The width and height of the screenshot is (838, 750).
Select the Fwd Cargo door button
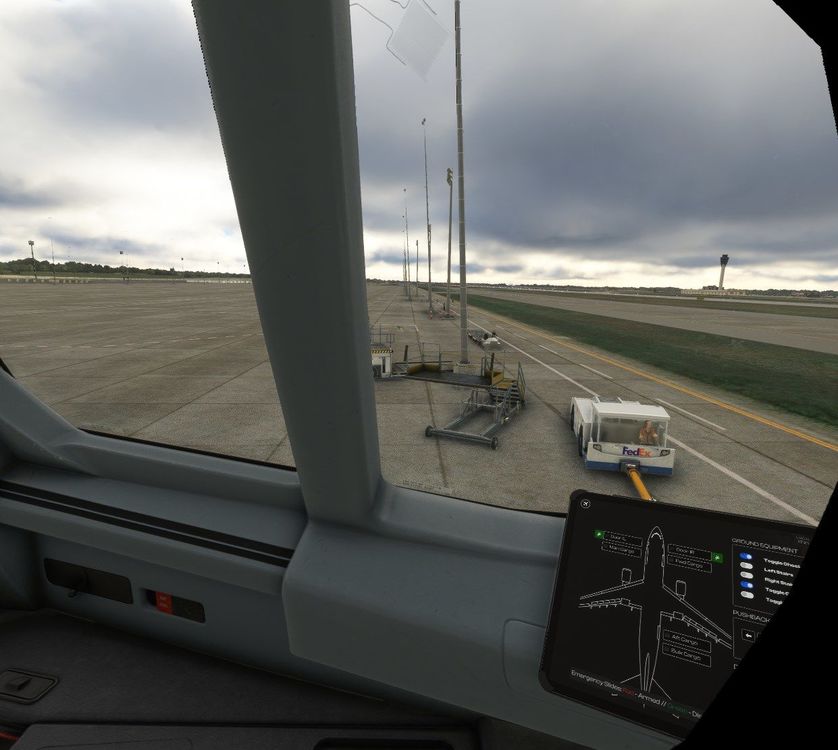(x=688, y=564)
